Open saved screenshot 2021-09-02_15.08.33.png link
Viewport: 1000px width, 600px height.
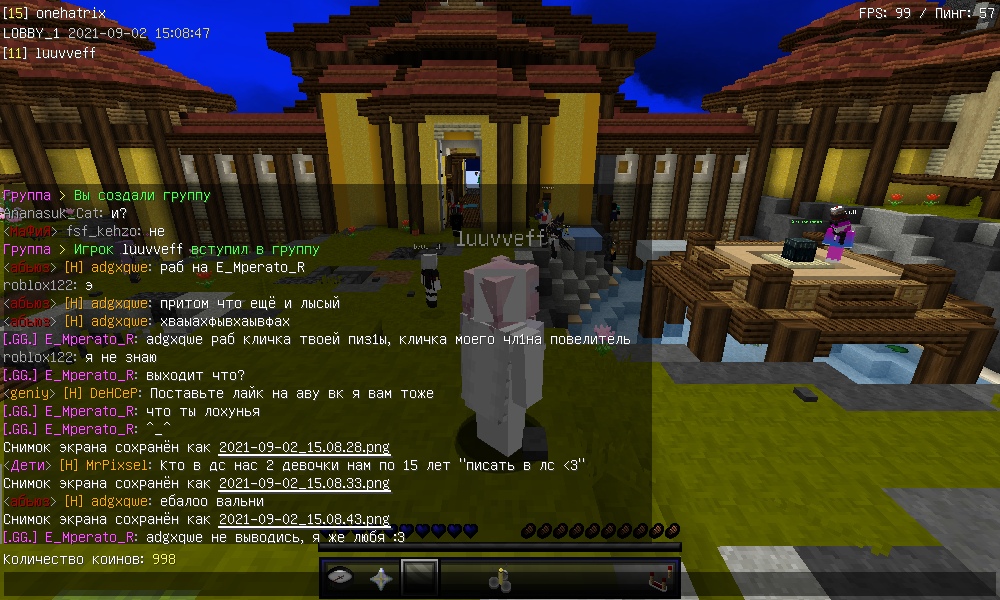[x=304, y=484]
